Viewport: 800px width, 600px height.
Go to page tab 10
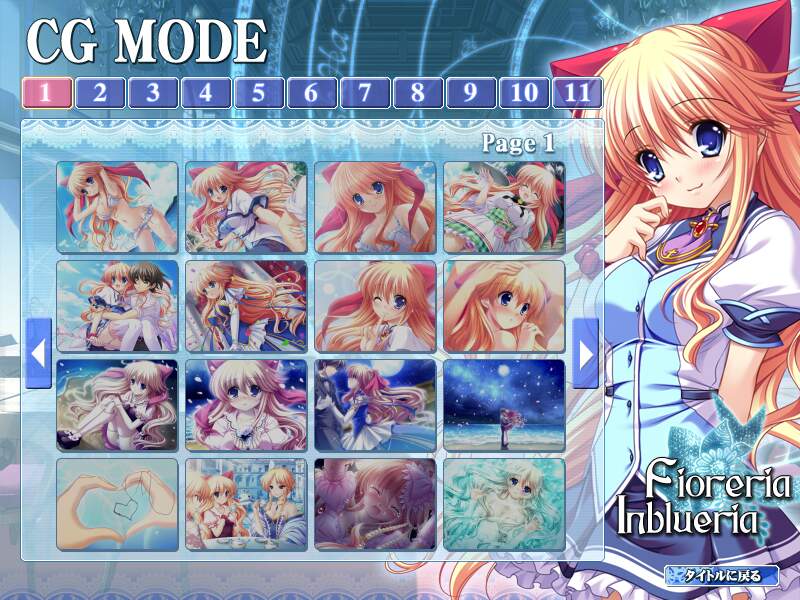click(x=523, y=93)
